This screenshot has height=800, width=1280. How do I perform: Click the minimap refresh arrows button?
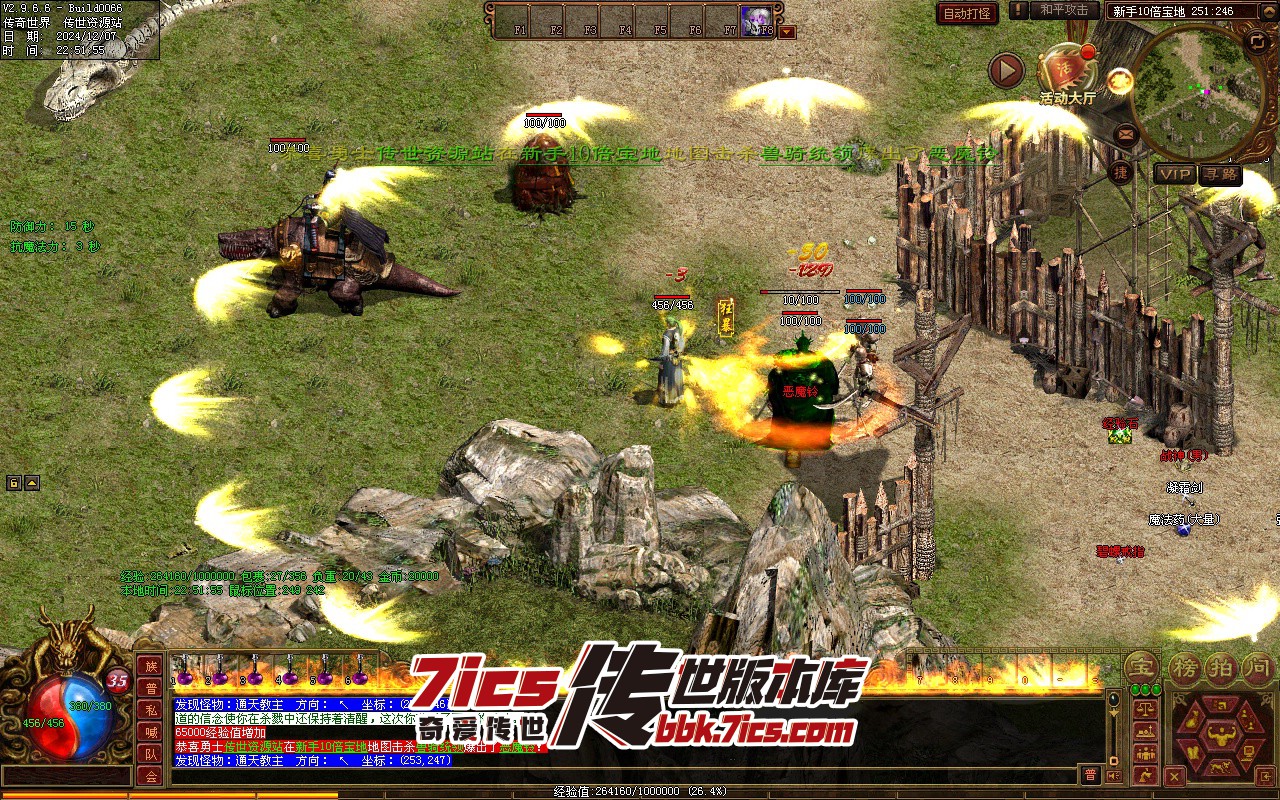point(1257,42)
